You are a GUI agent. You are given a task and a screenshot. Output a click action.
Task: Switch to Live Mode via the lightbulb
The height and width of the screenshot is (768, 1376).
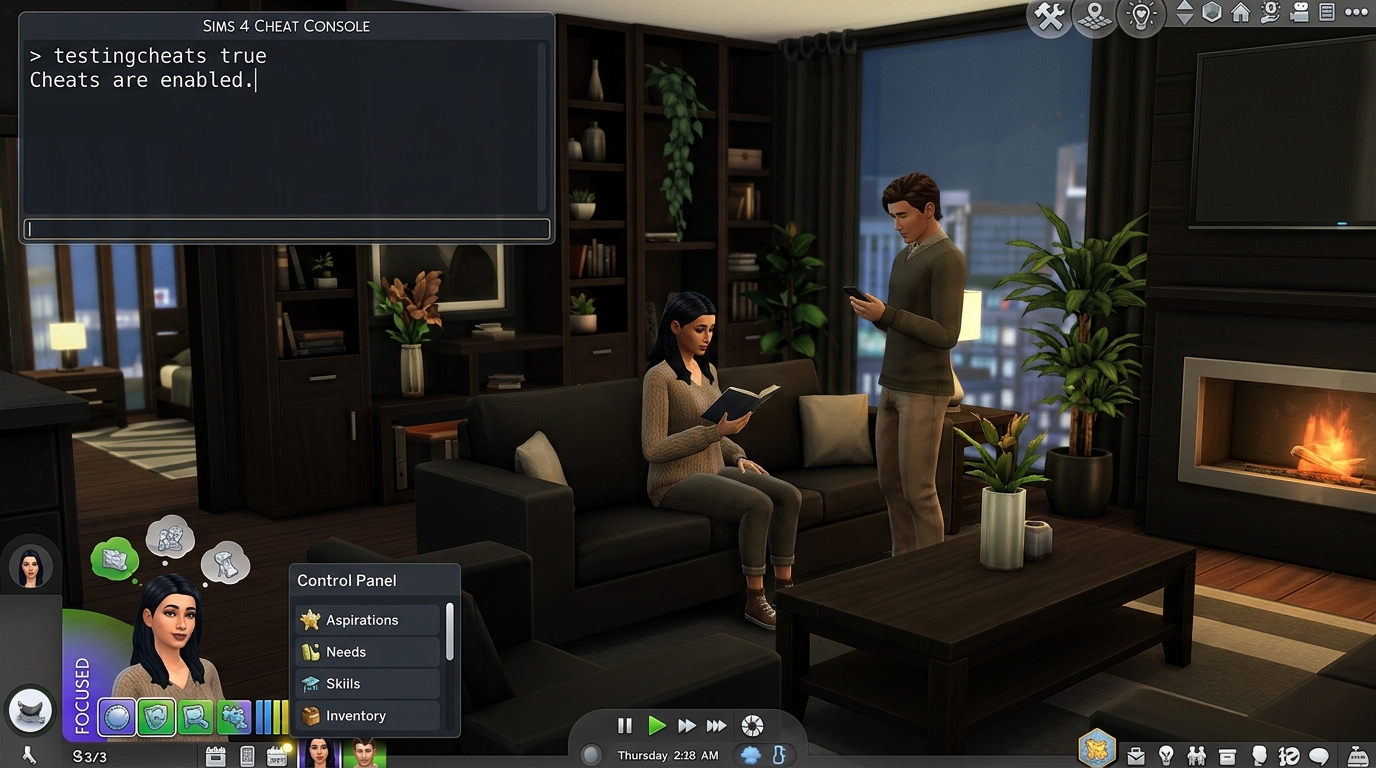pyautogui.click(x=1140, y=16)
